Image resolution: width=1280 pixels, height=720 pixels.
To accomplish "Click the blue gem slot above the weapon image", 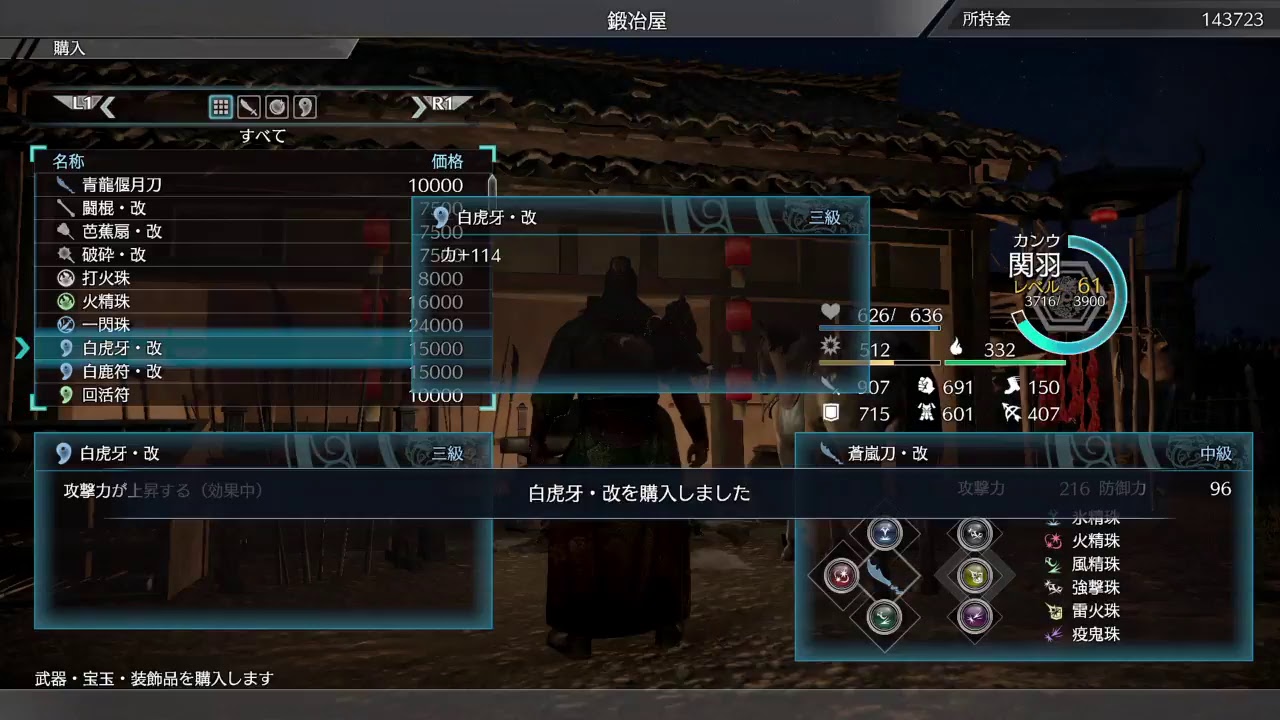I will 885,532.
